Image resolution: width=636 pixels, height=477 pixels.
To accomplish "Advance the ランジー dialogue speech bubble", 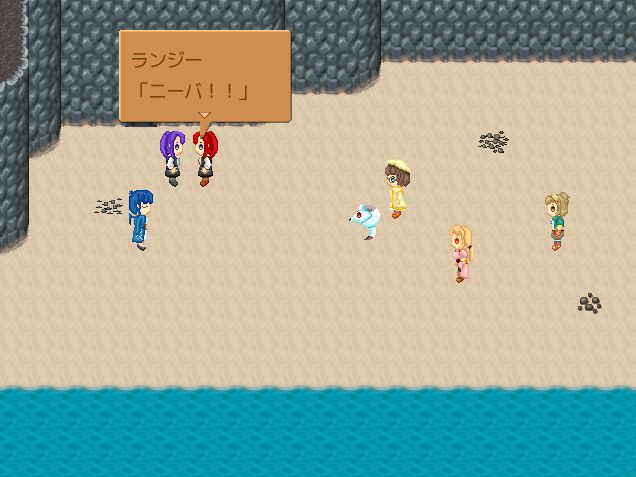I will click(x=204, y=76).
